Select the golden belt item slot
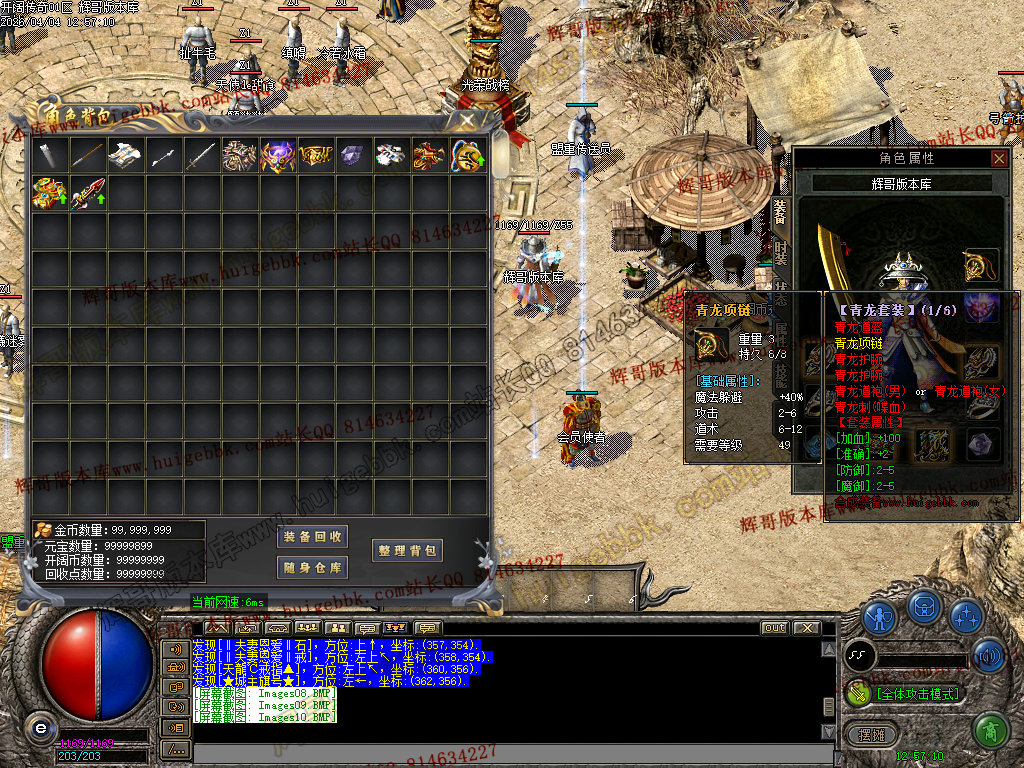 315,155
